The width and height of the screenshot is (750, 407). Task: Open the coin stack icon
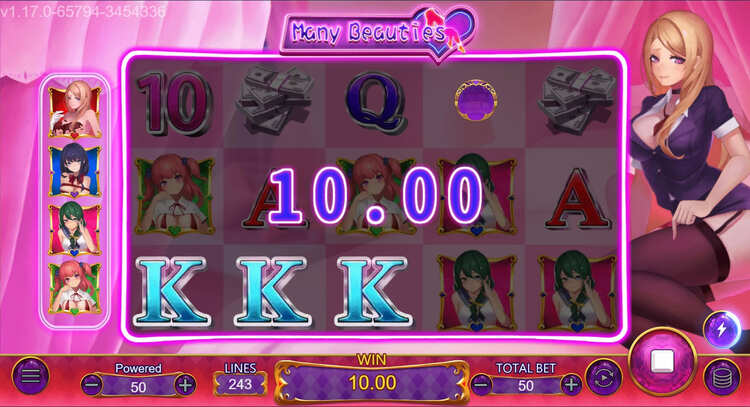(x=722, y=378)
